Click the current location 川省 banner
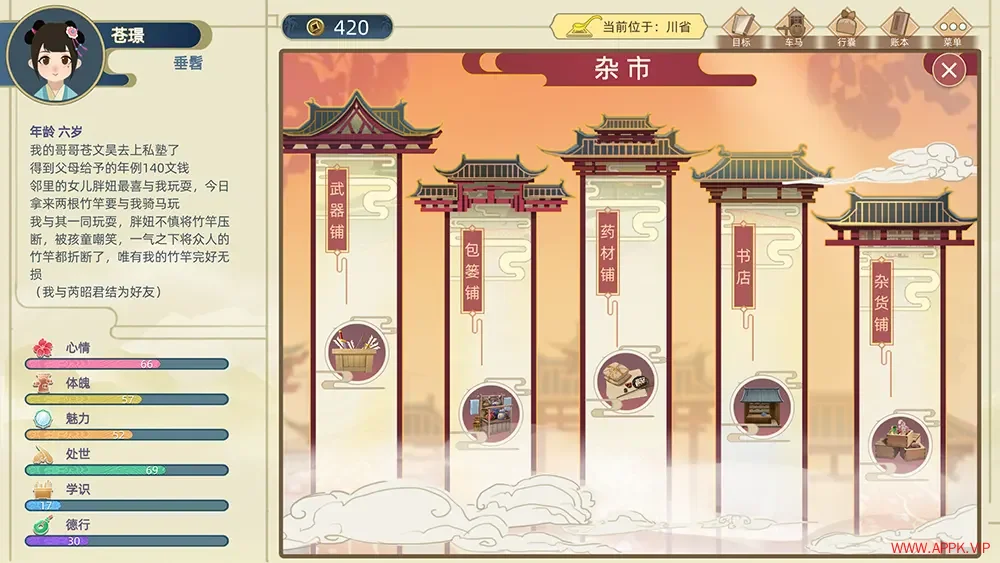Viewport: 1000px width, 563px height. click(630, 27)
